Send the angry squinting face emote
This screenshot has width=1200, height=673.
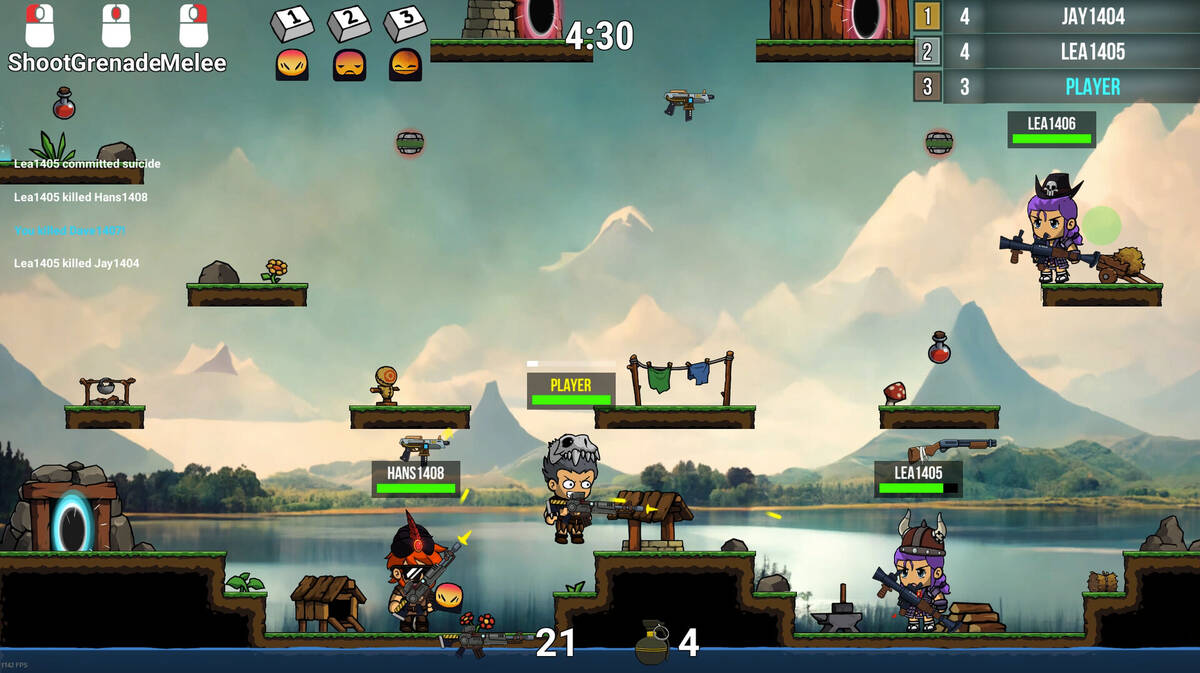(292, 65)
